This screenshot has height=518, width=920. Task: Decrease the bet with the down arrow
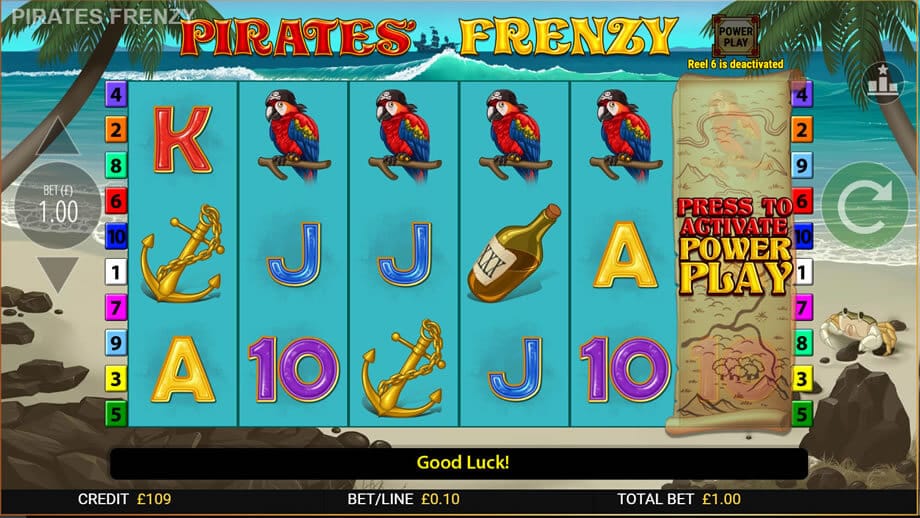coord(57,274)
